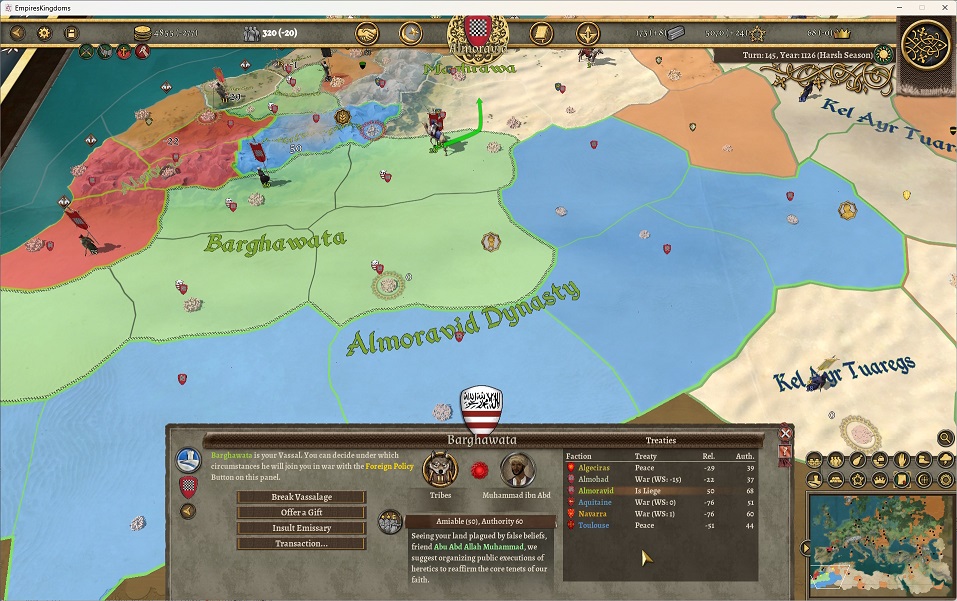
Task: Go back with the left arrow button
Action: click(x=187, y=512)
